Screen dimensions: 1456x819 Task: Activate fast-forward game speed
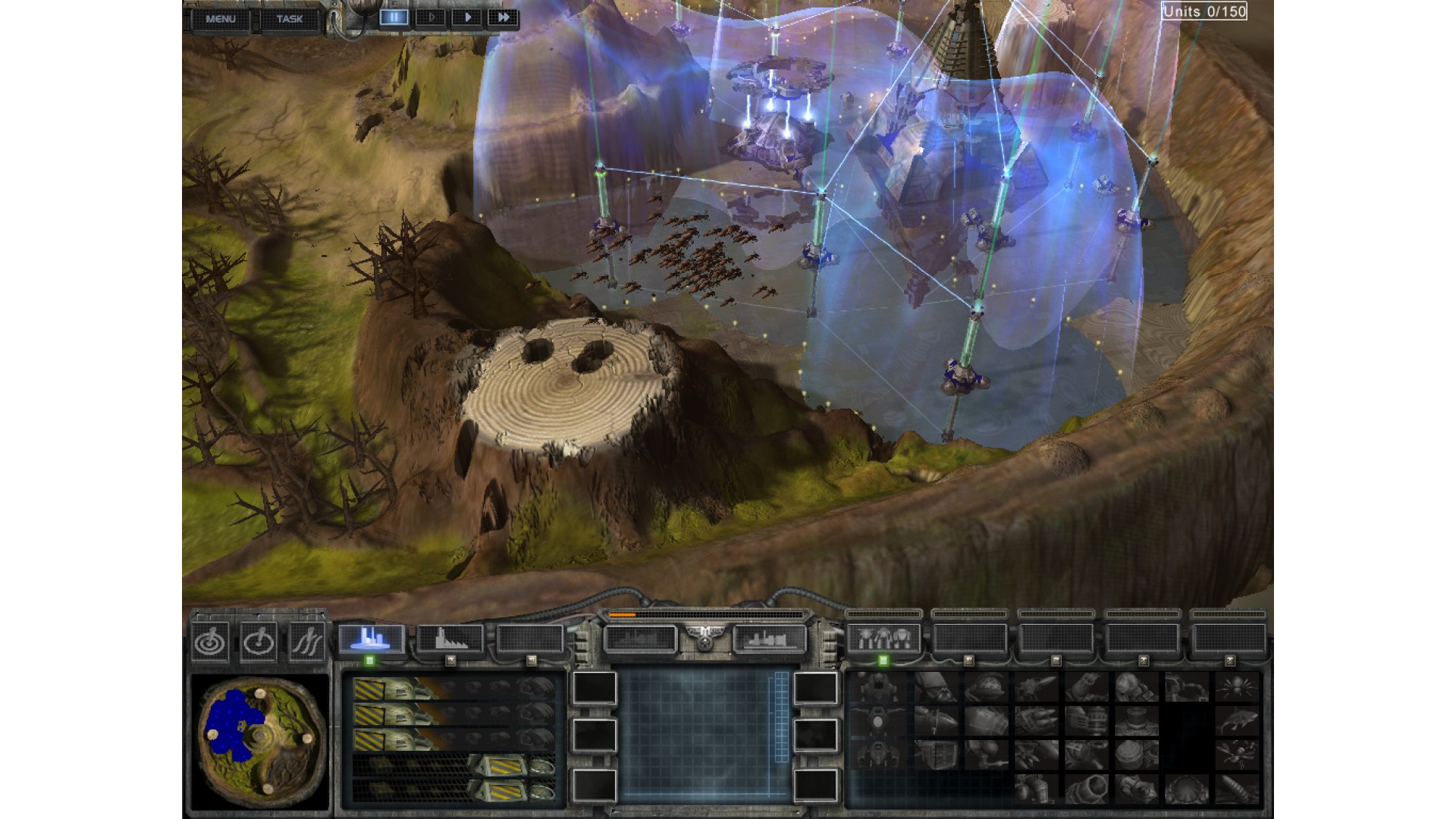tap(502, 17)
